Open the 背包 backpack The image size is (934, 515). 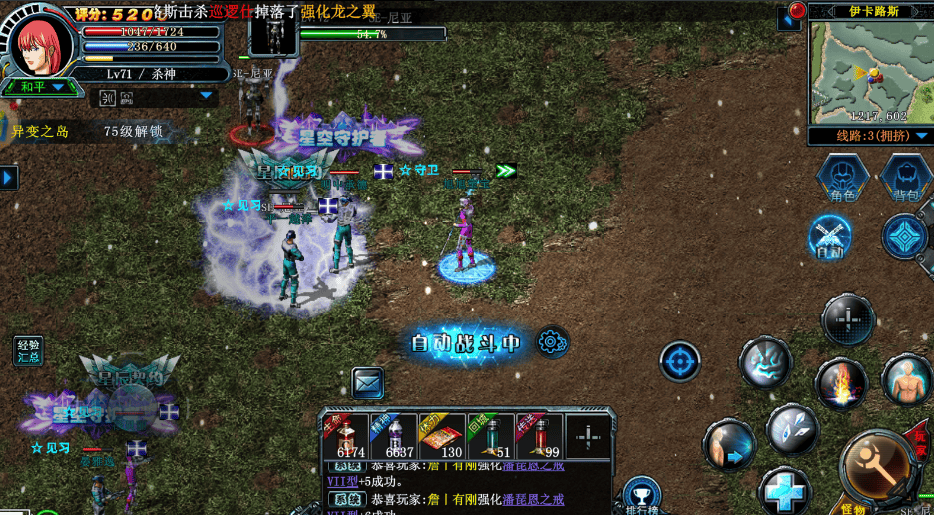click(905, 178)
